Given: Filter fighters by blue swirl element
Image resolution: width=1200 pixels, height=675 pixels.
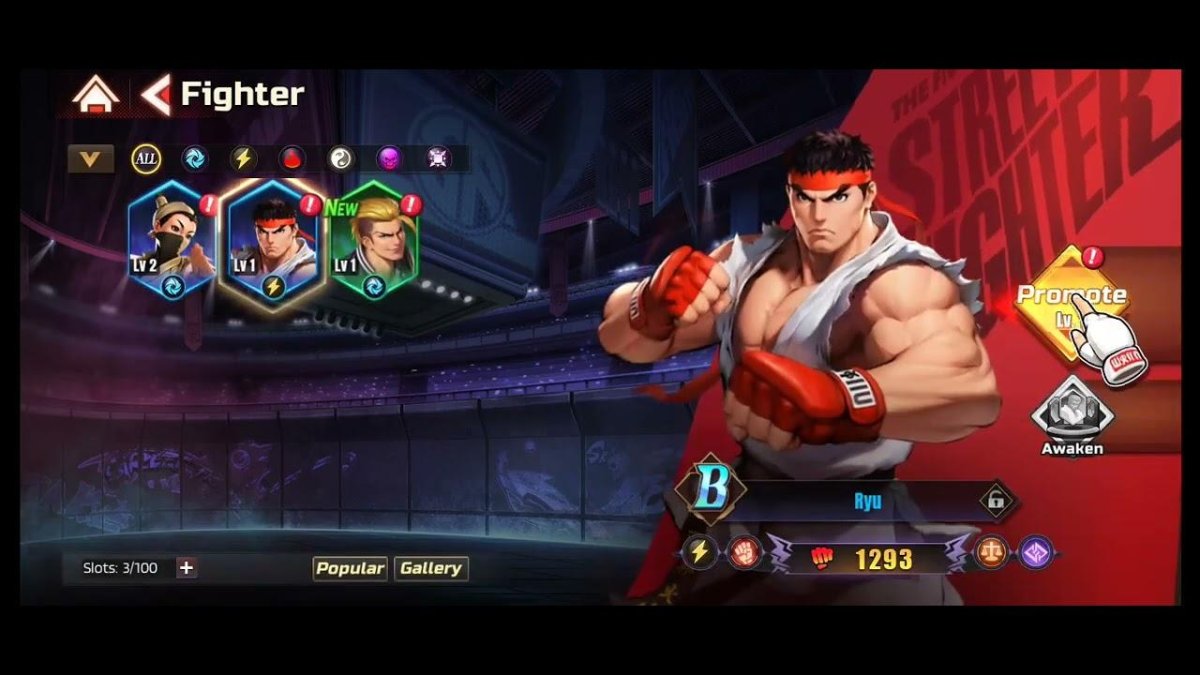Looking at the screenshot, I should [194, 158].
